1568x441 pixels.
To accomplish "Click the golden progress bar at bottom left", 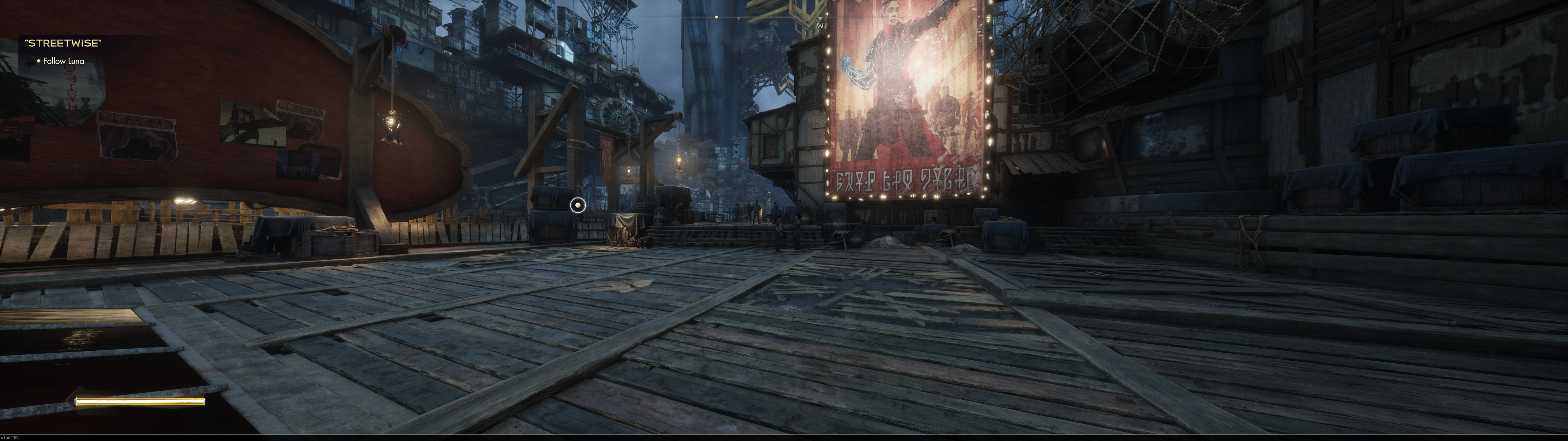I will coord(140,401).
